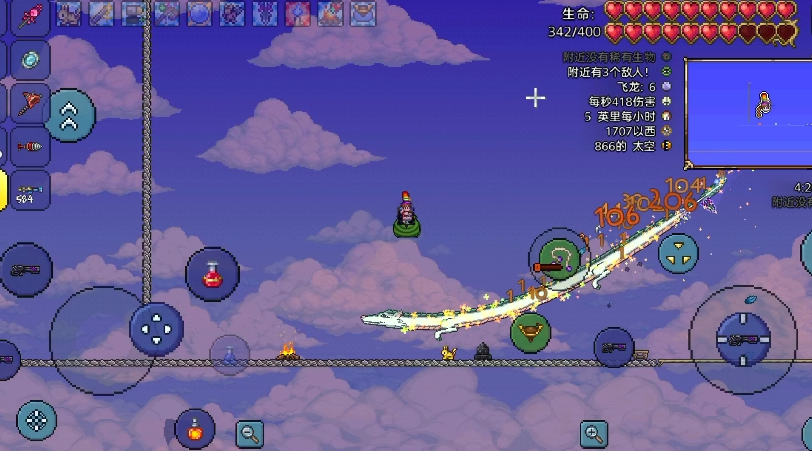This screenshot has width=812, height=451.
Task: Tap the aim joystick with the gun
Action: pos(743,340)
